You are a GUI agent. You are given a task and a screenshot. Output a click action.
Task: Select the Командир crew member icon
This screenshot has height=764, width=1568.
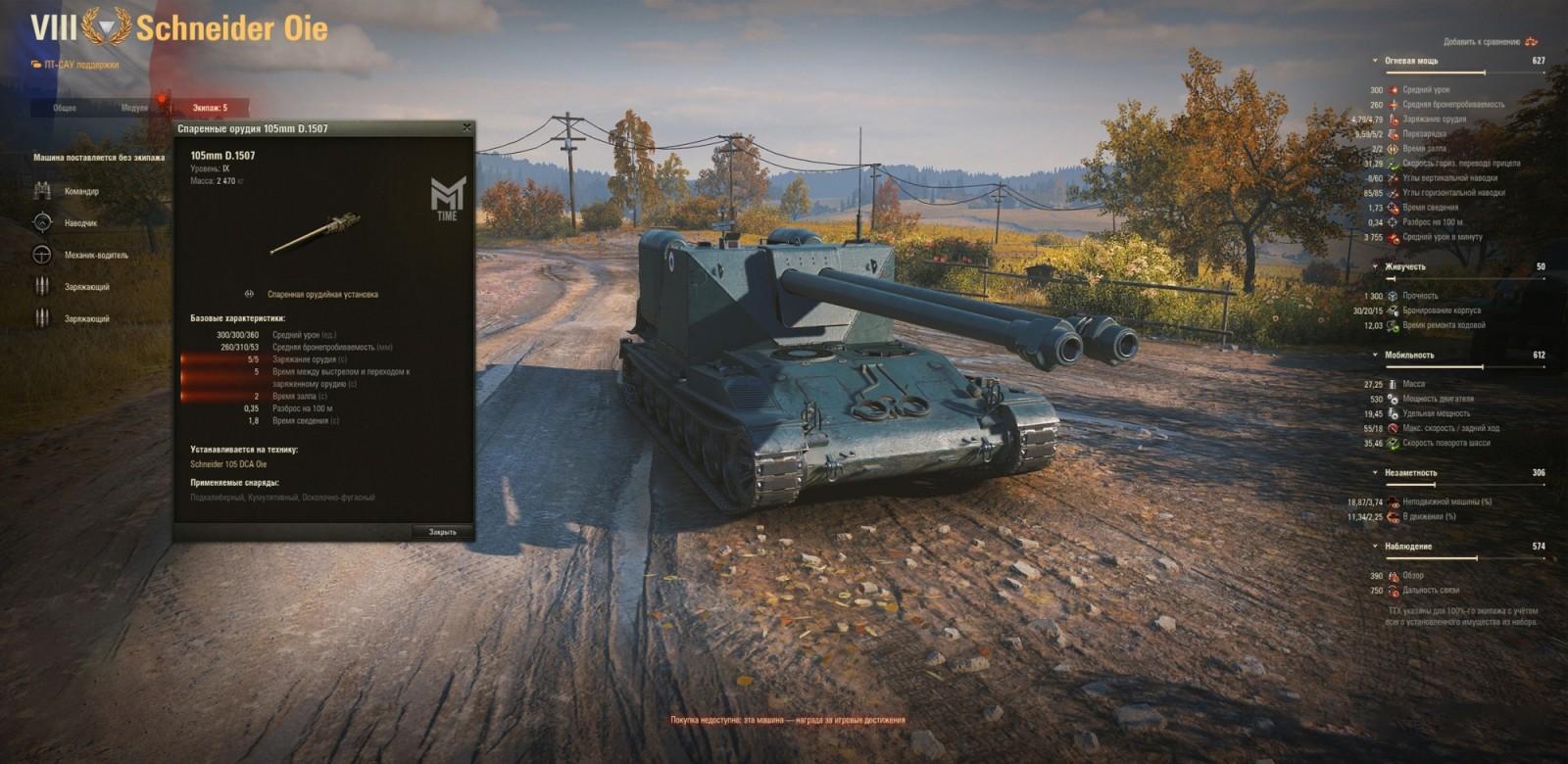pyautogui.click(x=44, y=192)
